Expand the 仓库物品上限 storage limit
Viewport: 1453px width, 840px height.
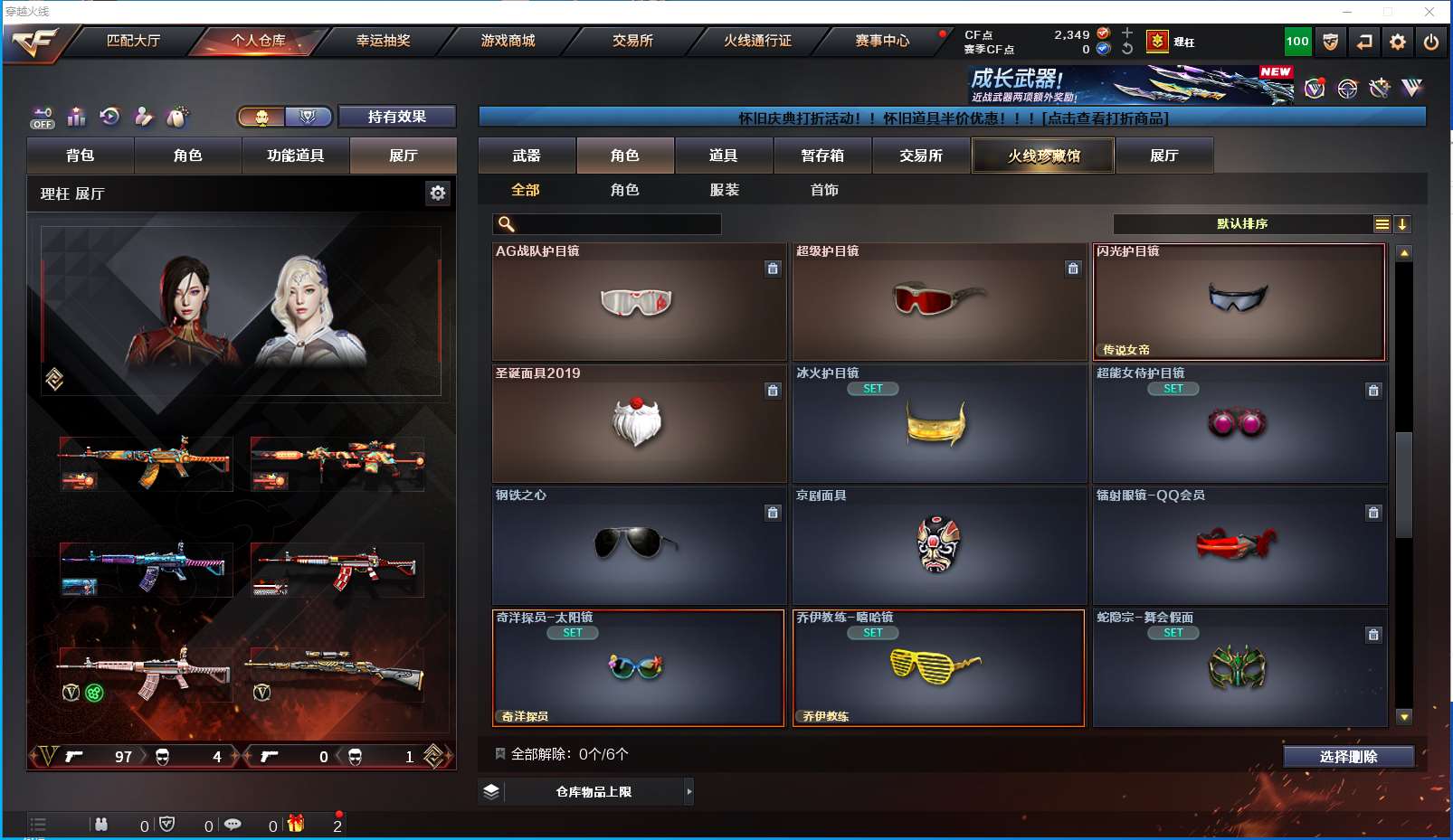pyautogui.click(x=689, y=792)
